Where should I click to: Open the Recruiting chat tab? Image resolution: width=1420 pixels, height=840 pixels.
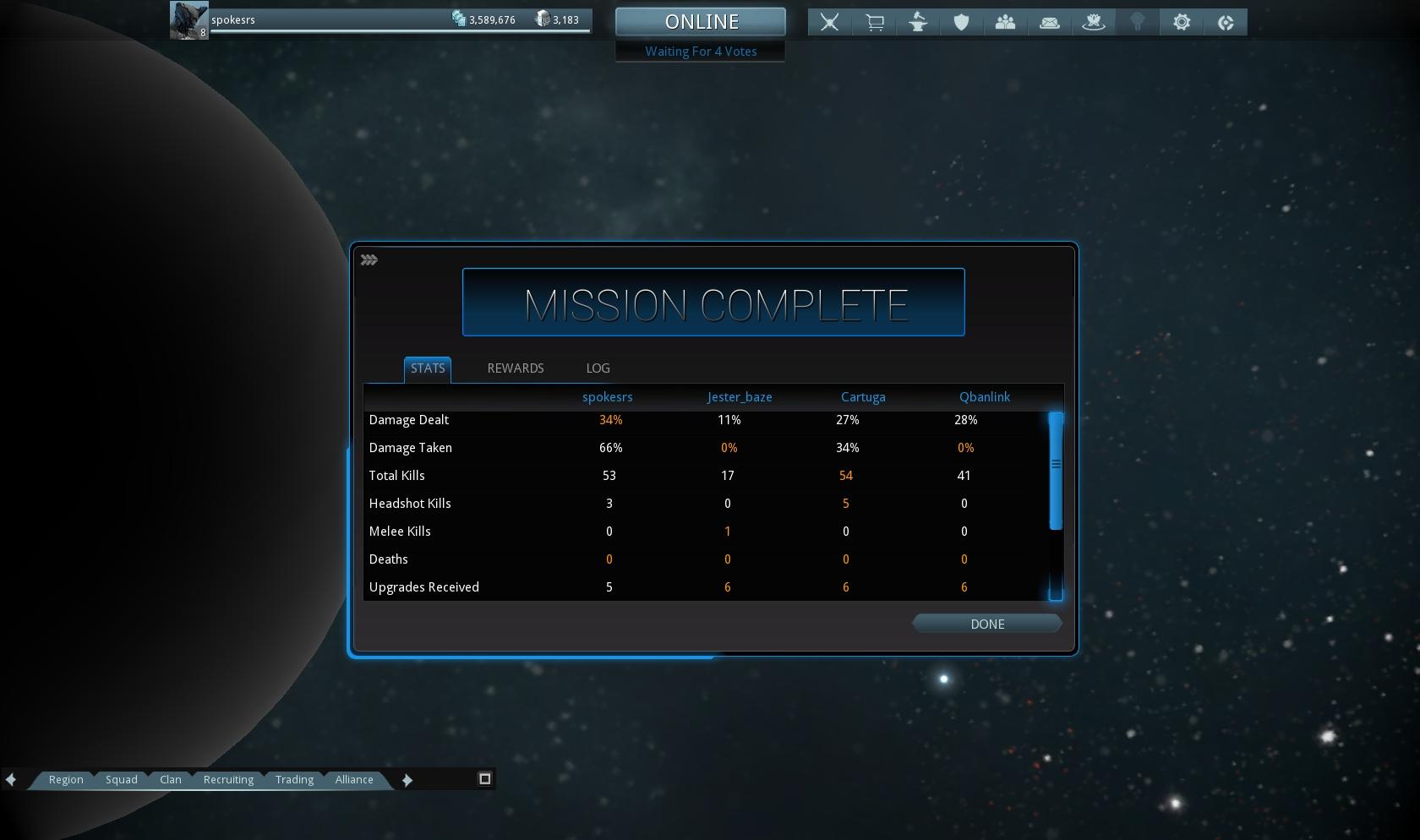click(228, 779)
